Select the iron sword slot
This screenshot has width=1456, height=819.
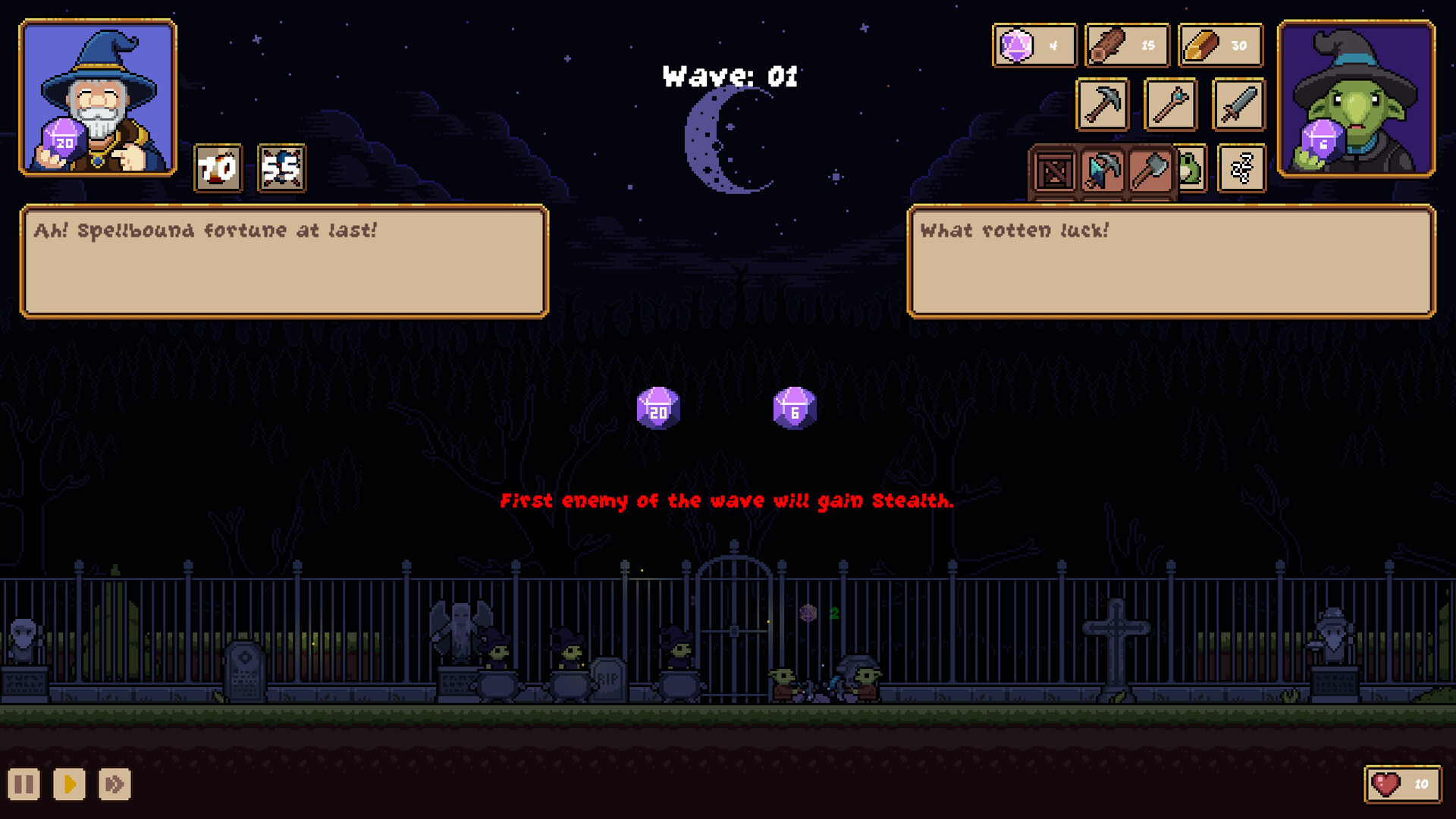tap(1238, 104)
